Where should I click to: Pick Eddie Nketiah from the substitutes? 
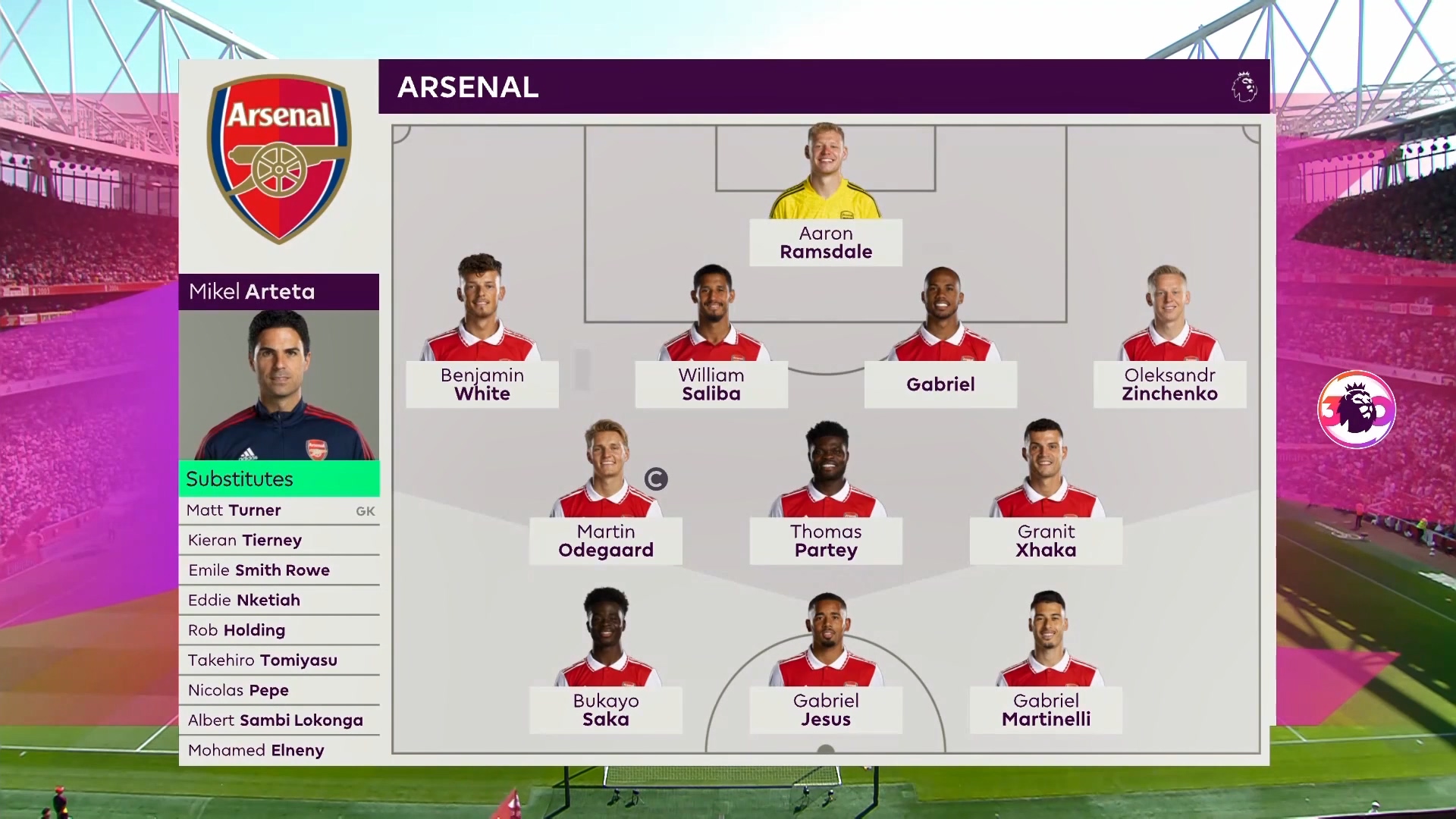click(x=279, y=600)
